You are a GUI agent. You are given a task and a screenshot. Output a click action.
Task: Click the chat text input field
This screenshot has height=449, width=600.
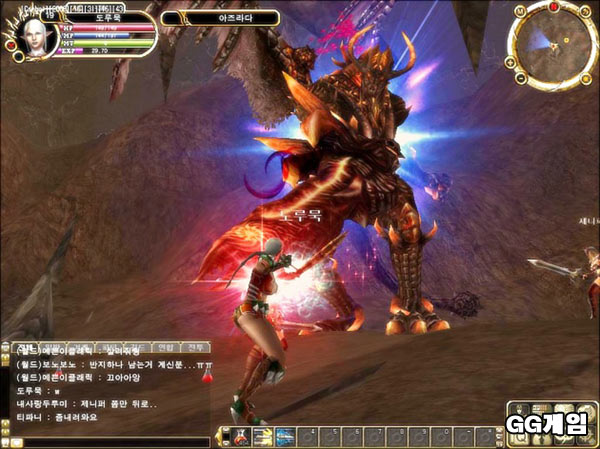tap(110, 441)
